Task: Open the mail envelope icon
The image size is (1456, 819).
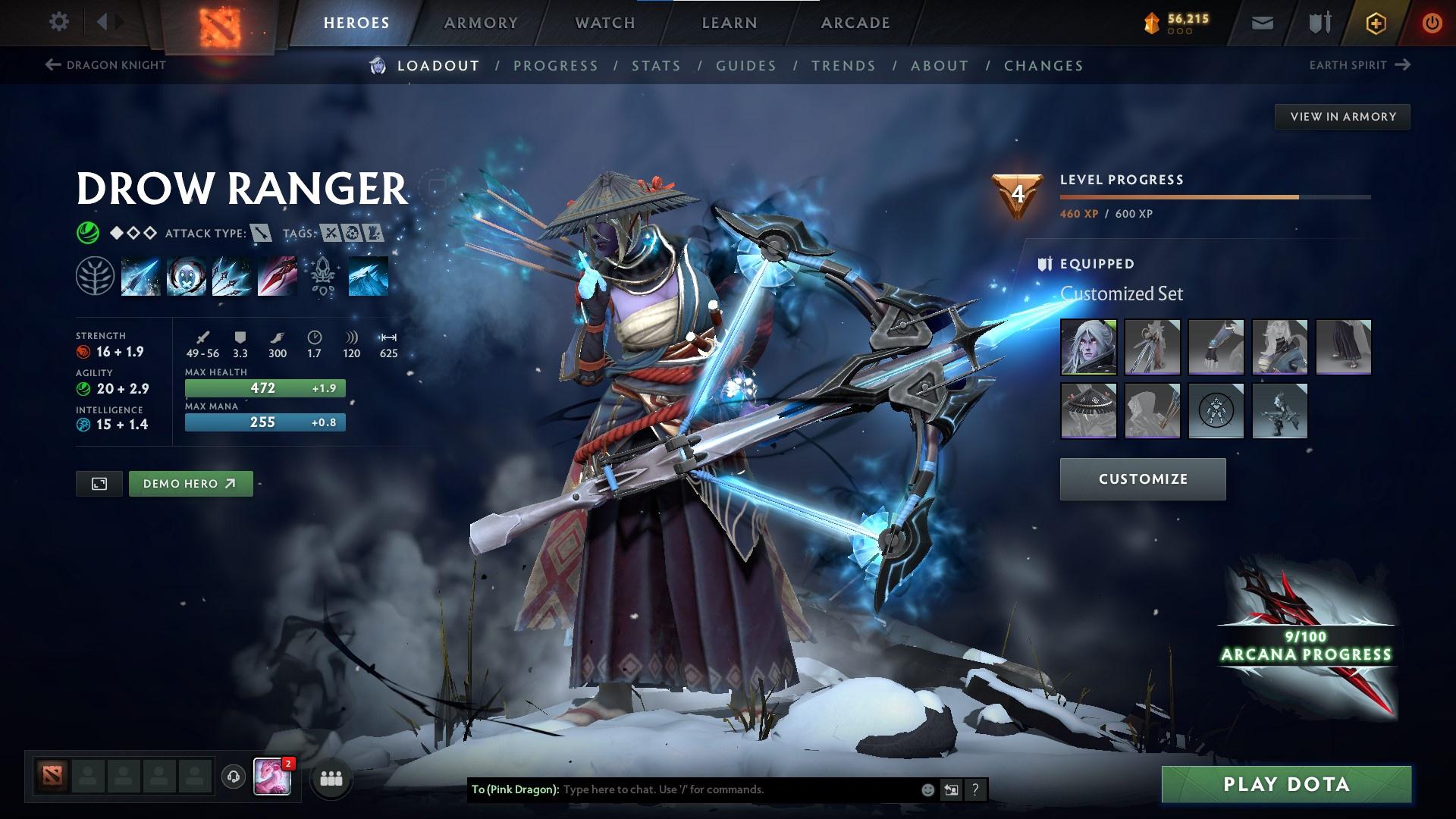Action: tap(1263, 22)
